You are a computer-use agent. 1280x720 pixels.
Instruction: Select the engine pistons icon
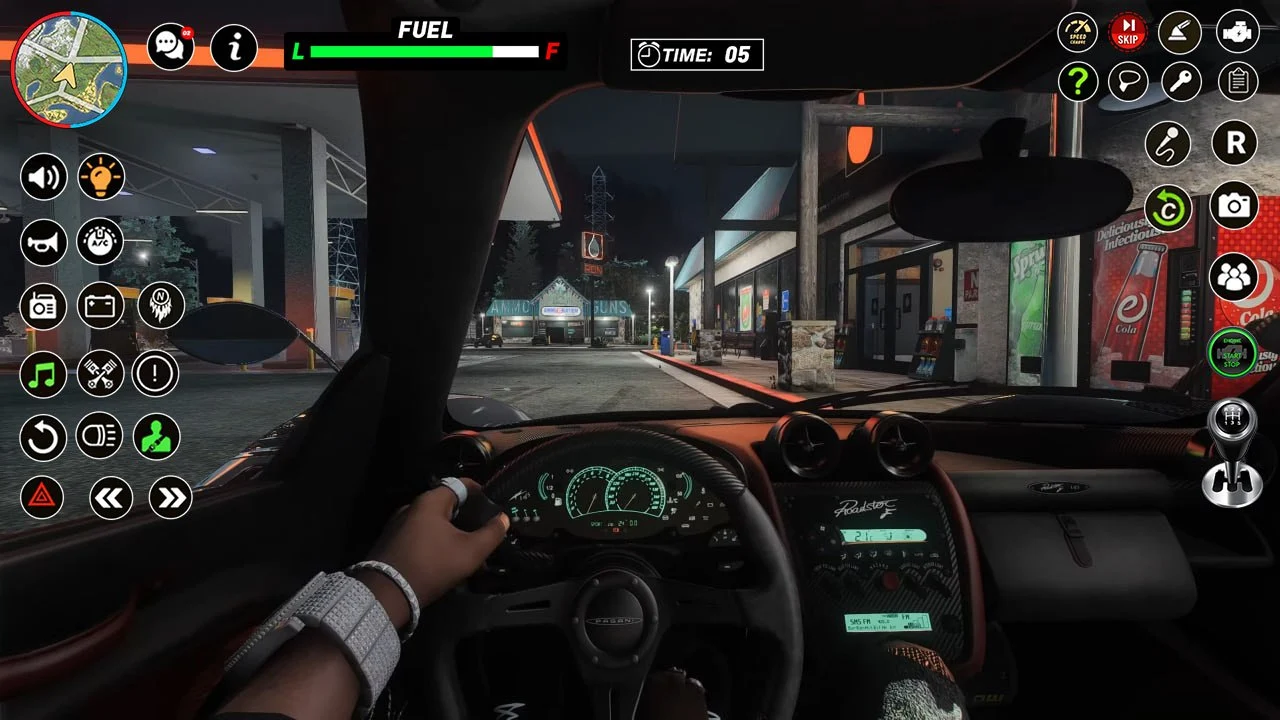point(100,373)
